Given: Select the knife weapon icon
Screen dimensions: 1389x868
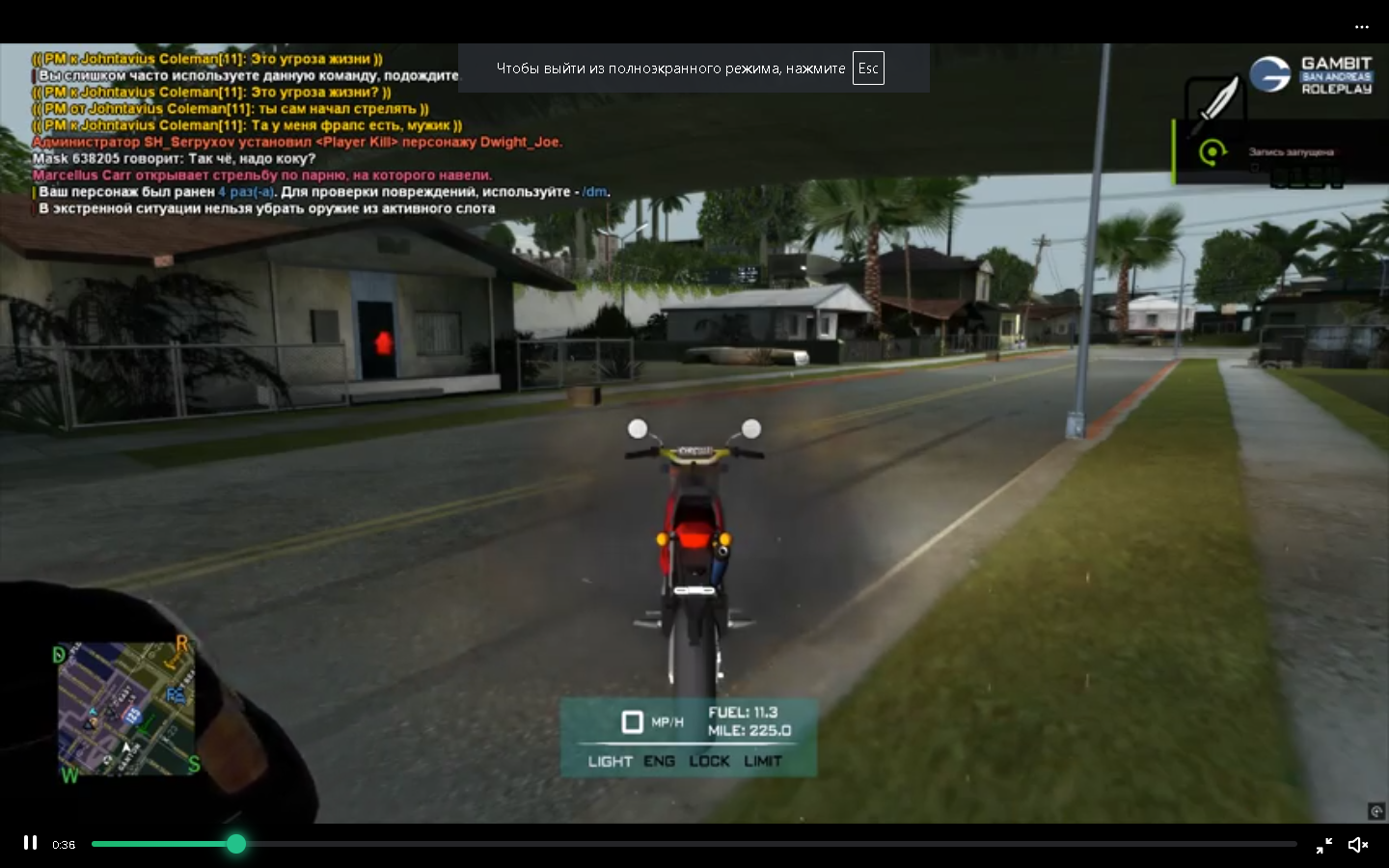Looking at the screenshot, I should [x=1214, y=104].
